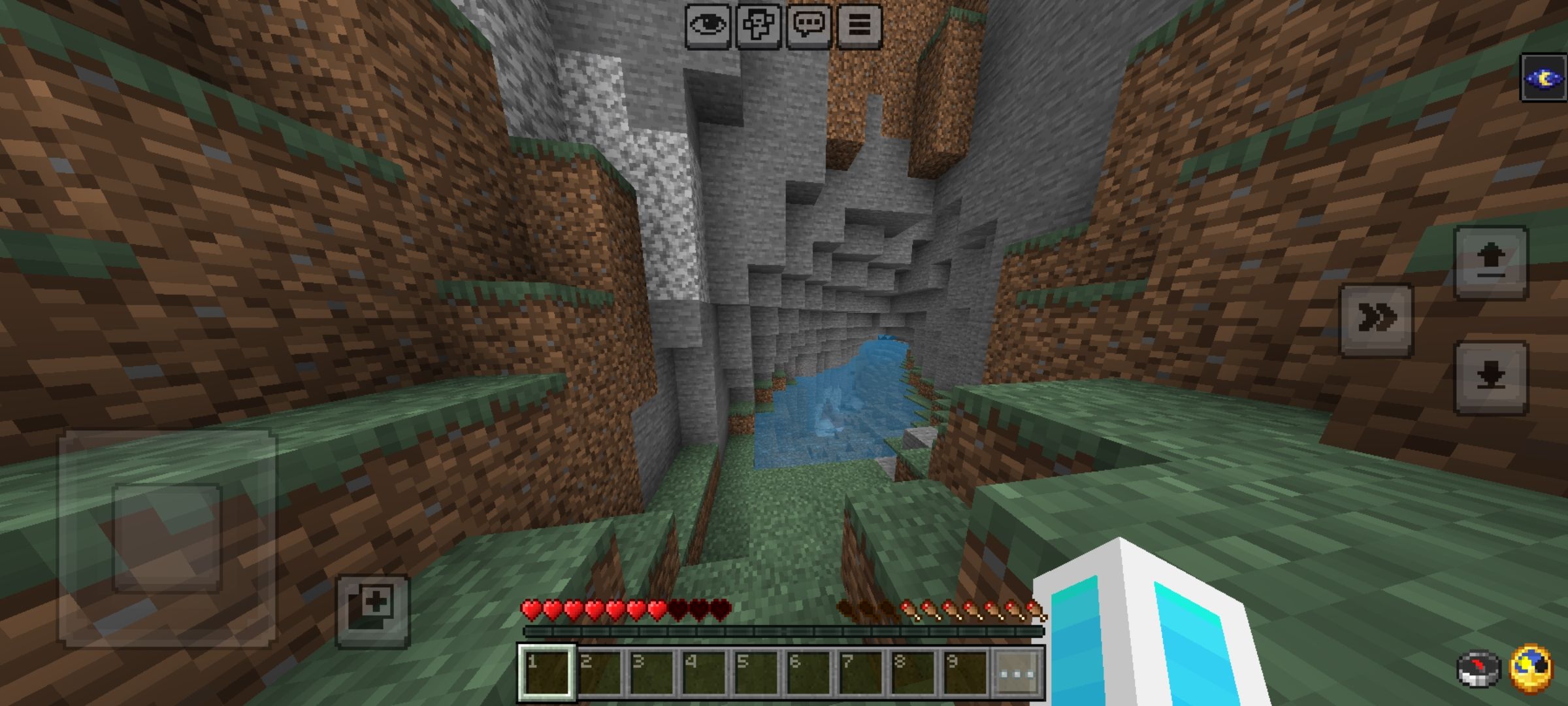
Task: Activate the double-arrow sprint button
Action: pos(1377,320)
